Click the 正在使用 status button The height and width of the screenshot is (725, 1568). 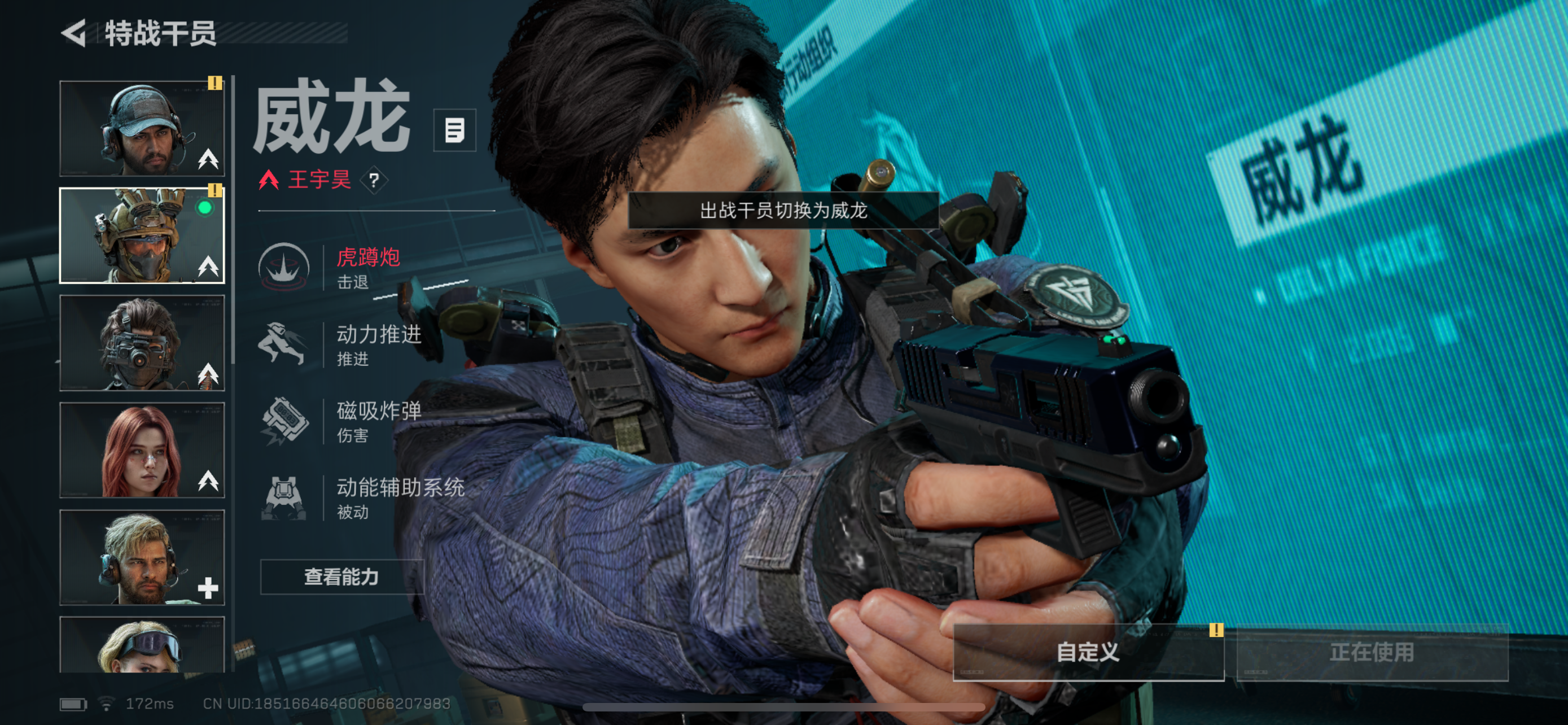(1372, 652)
